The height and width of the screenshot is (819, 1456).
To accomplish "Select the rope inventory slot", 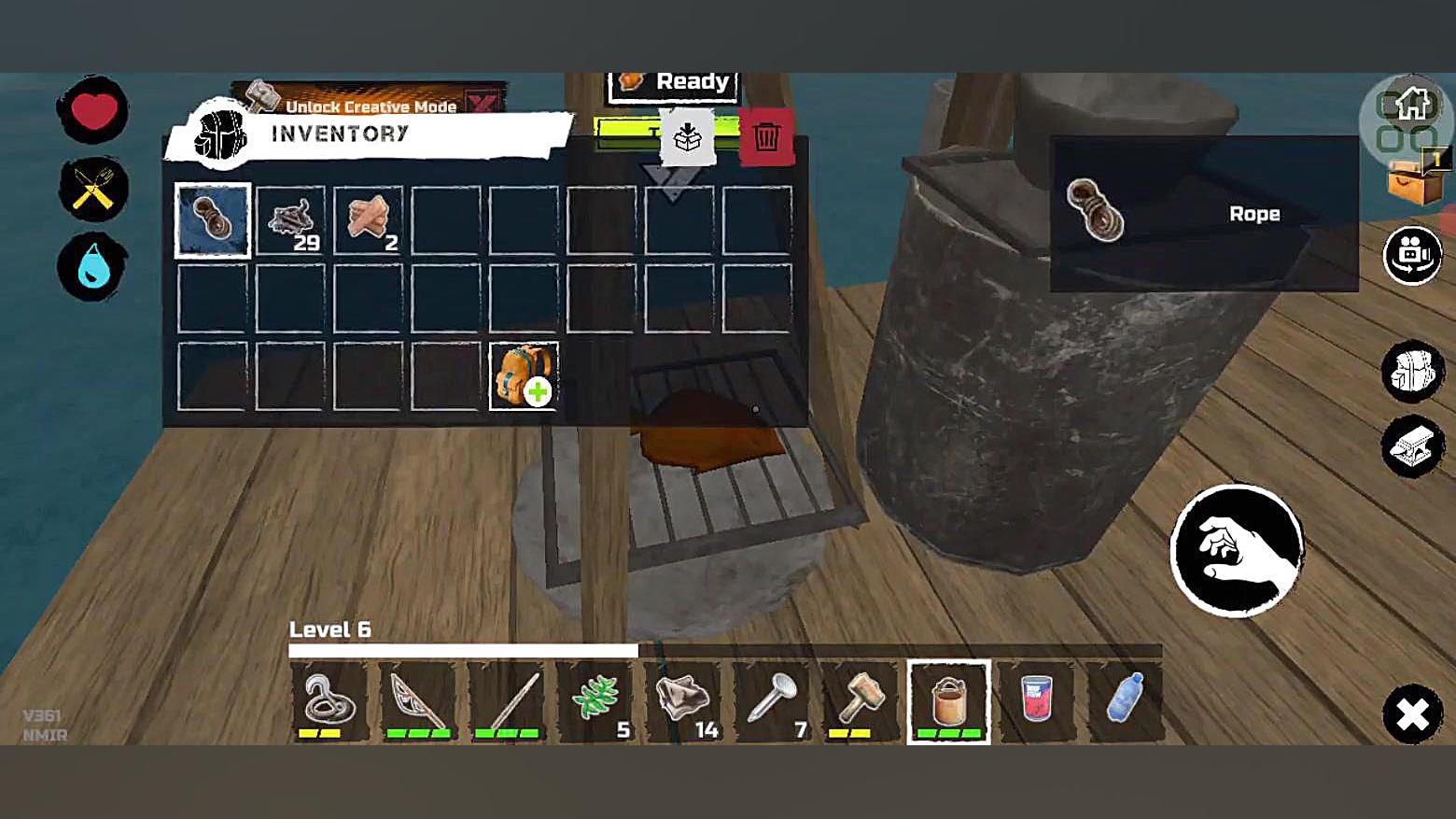I will [x=213, y=220].
